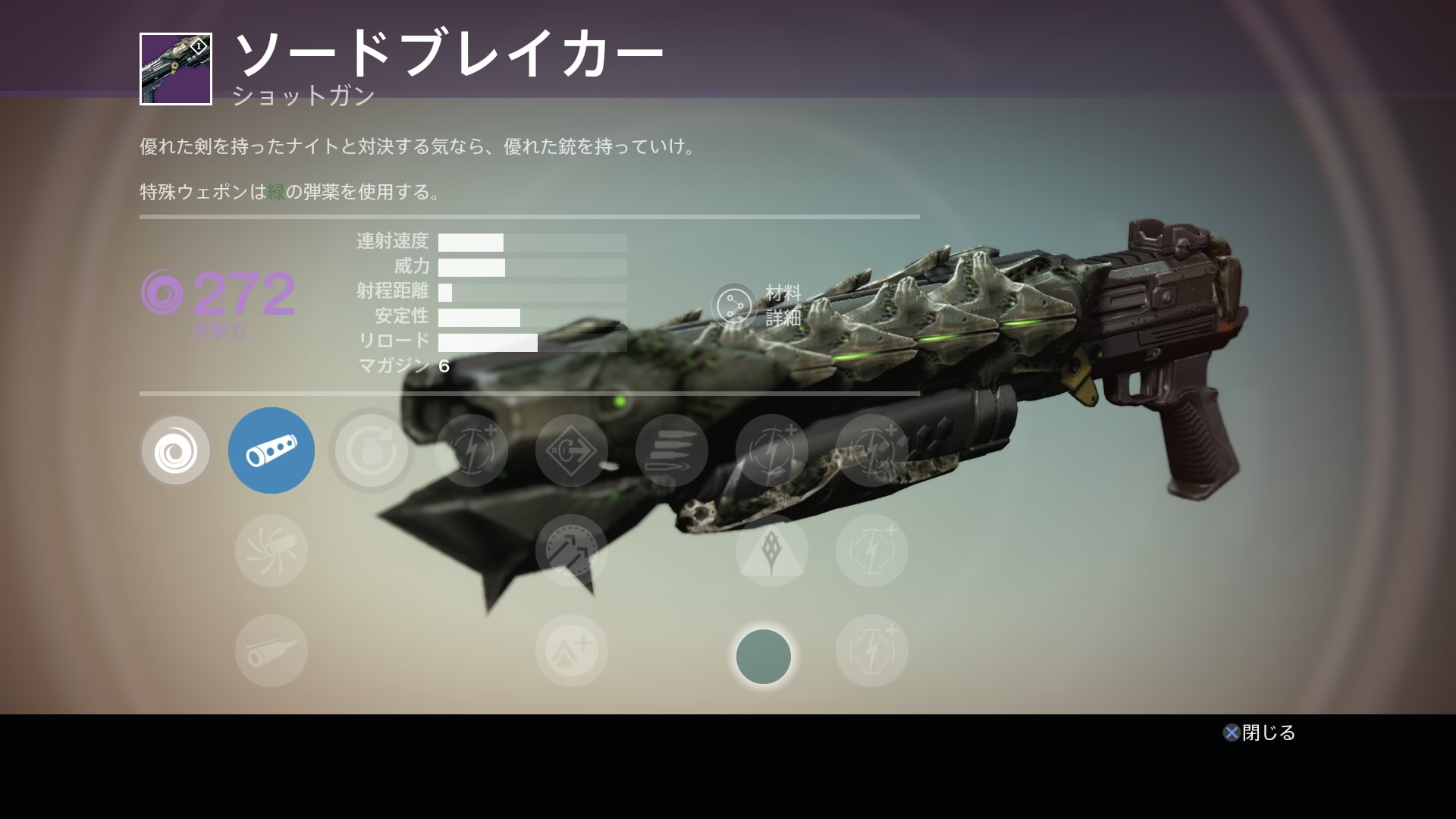
Task: Choose the blue highlighted barrel perk
Action: click(x=271, y=450)
